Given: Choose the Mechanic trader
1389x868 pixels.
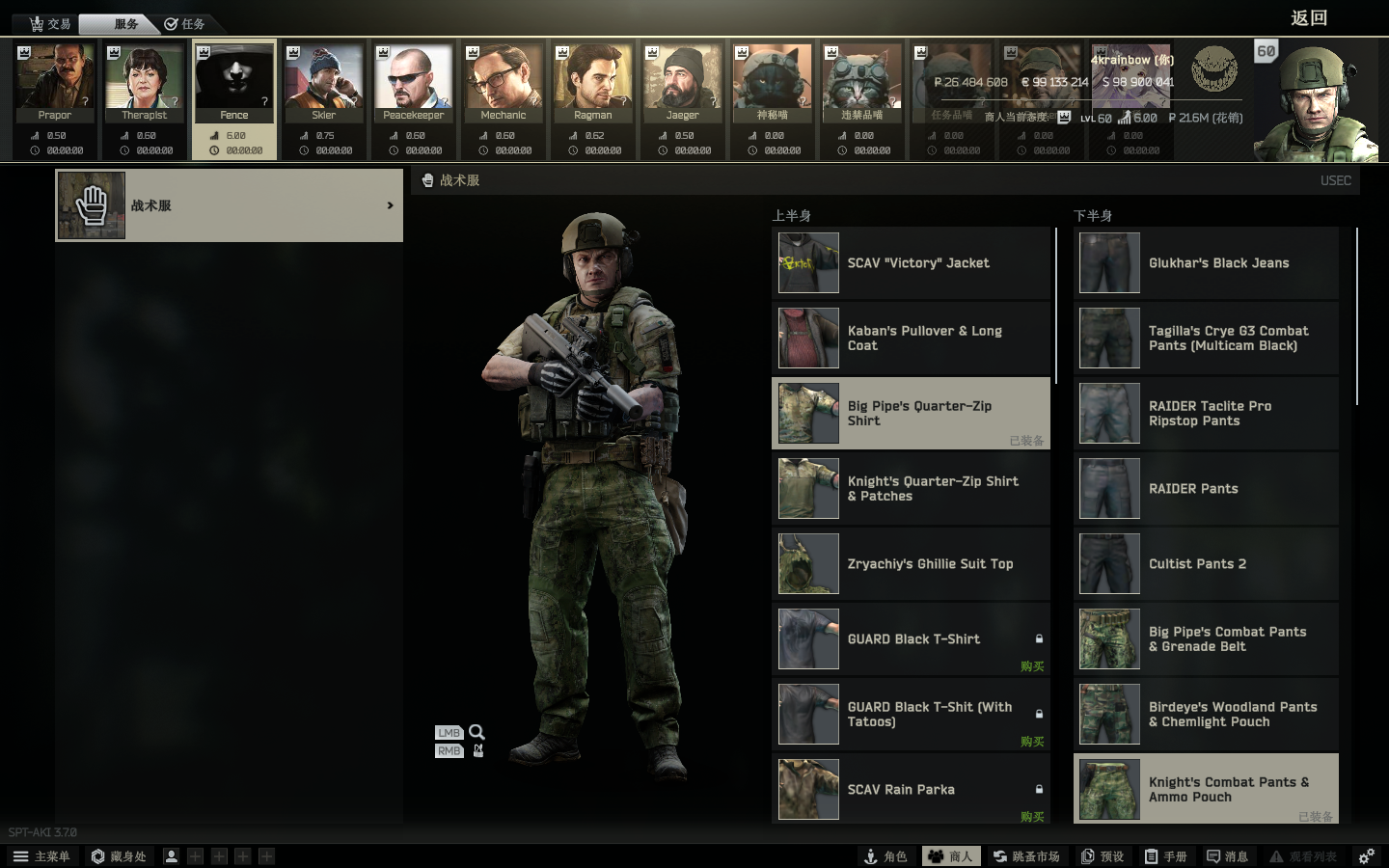Looking at the screenshot, I should coord(504,84).
